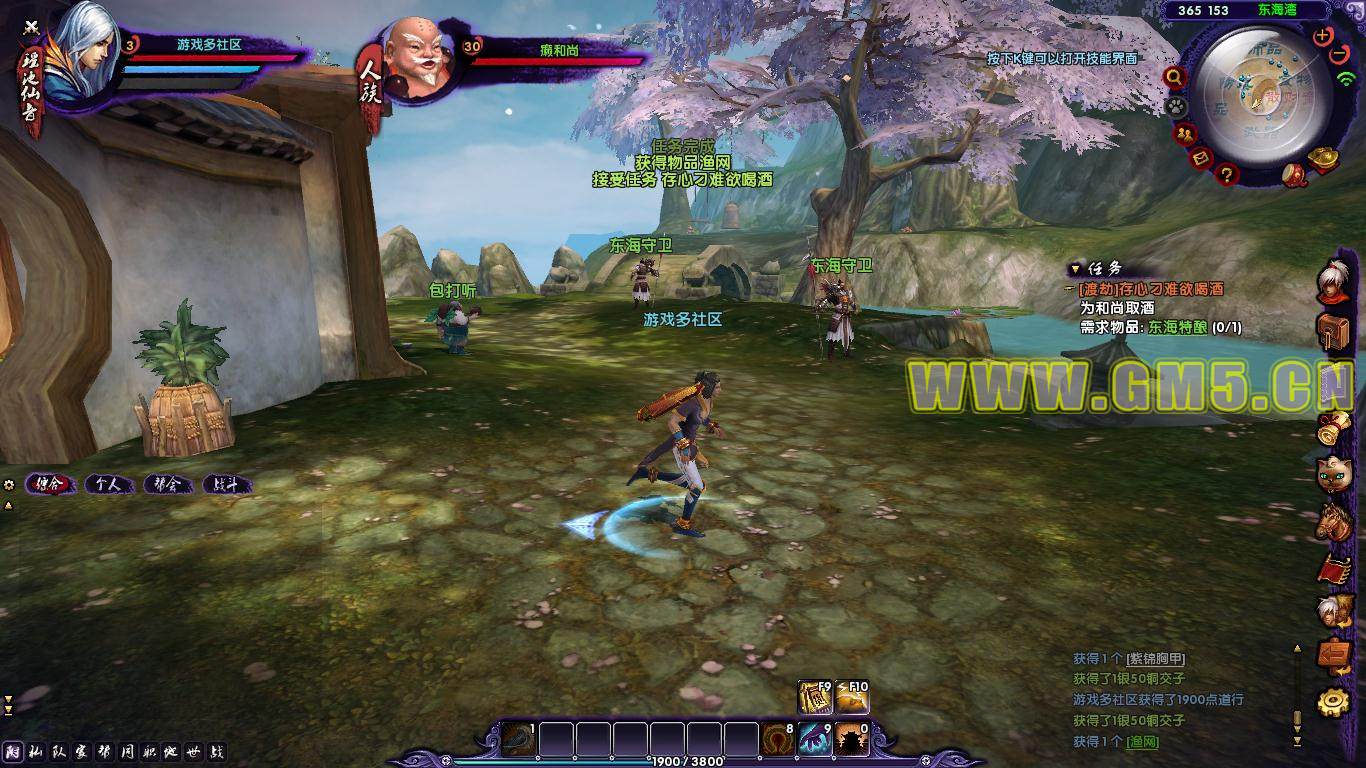Click the gold ingot shop icon
Screen dimensions: 1366x768
pos(1324,157)
